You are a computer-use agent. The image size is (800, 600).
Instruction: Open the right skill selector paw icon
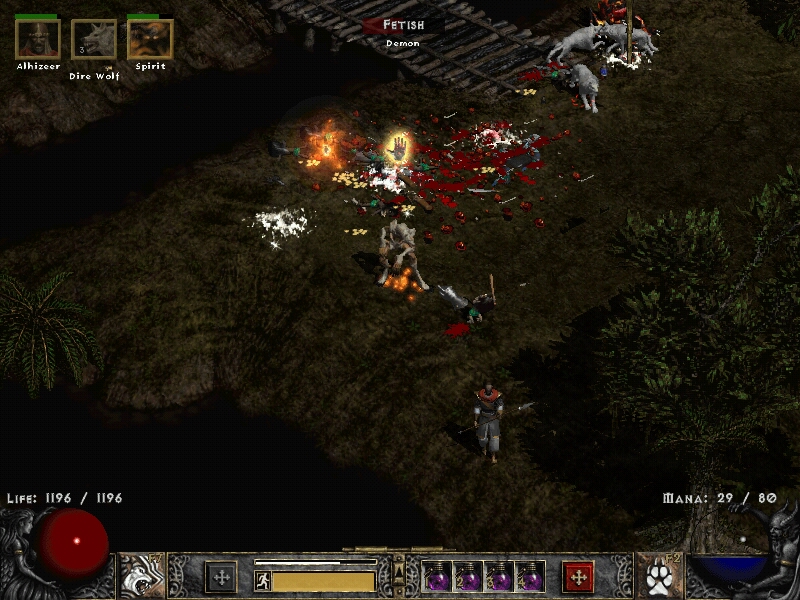[x=659, y=577]
